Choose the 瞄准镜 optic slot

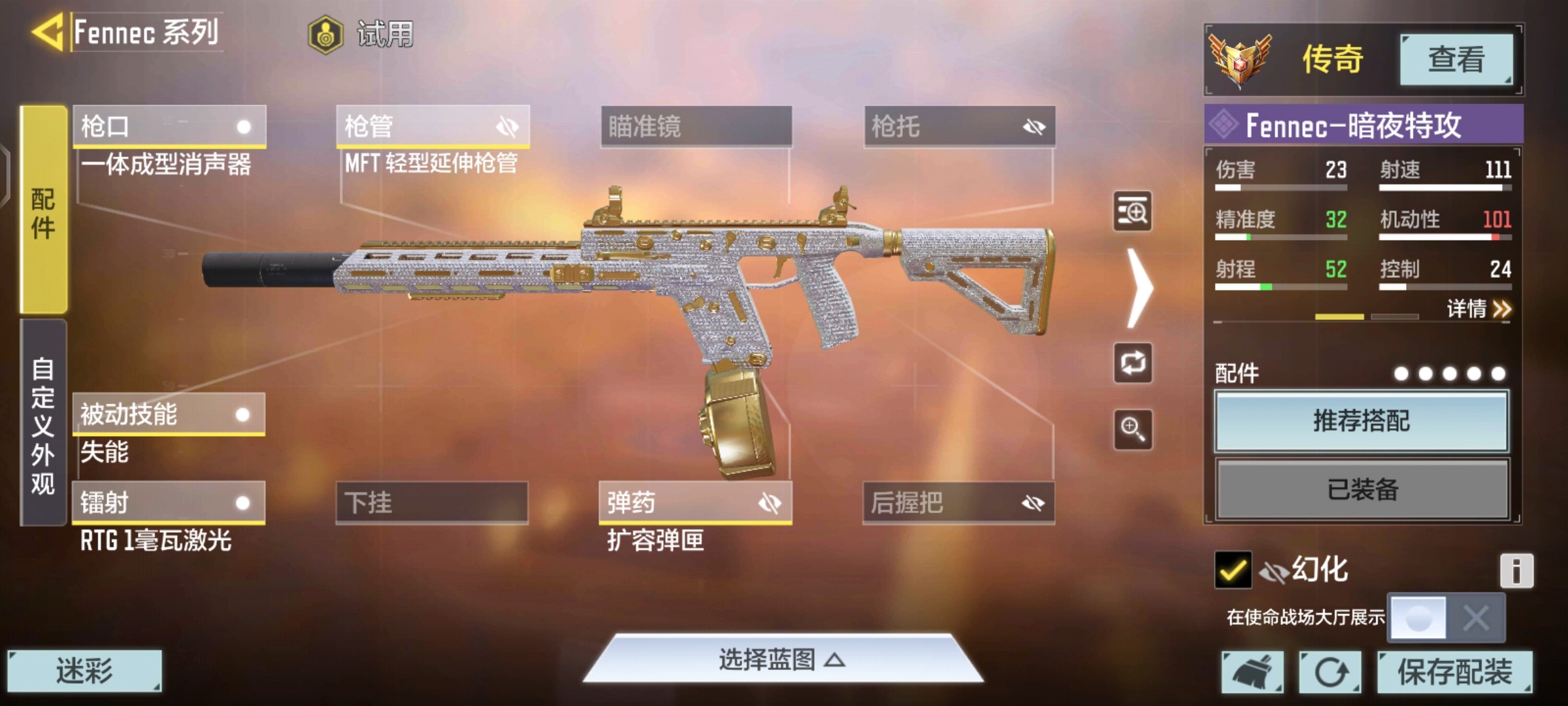[x=696, y=126]
